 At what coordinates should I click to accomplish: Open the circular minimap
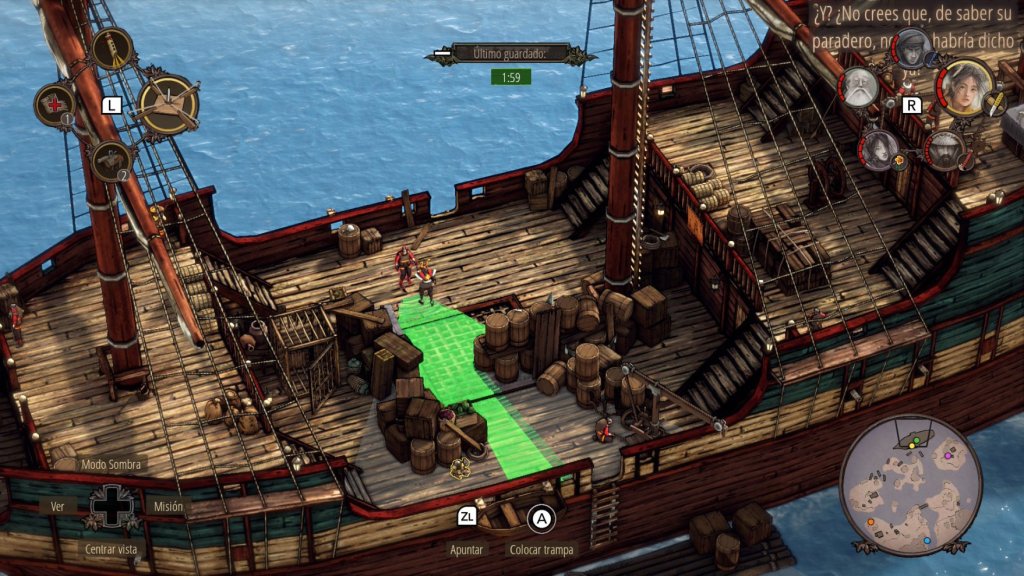coord(904,485)
